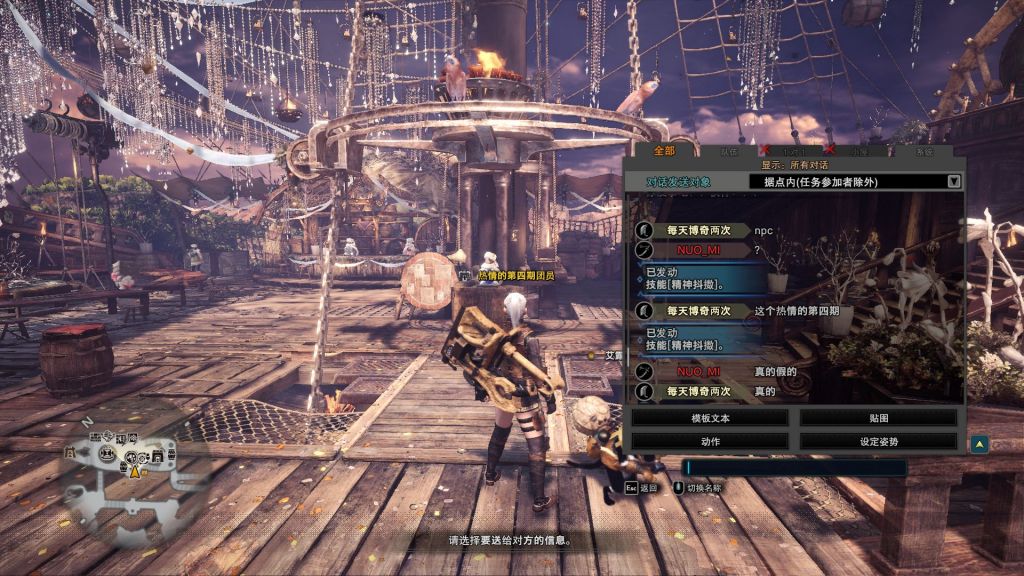The image size is (1024, 576).
Task: Collapse chat panel with the yellow arrow button
Action: point(980,444)
